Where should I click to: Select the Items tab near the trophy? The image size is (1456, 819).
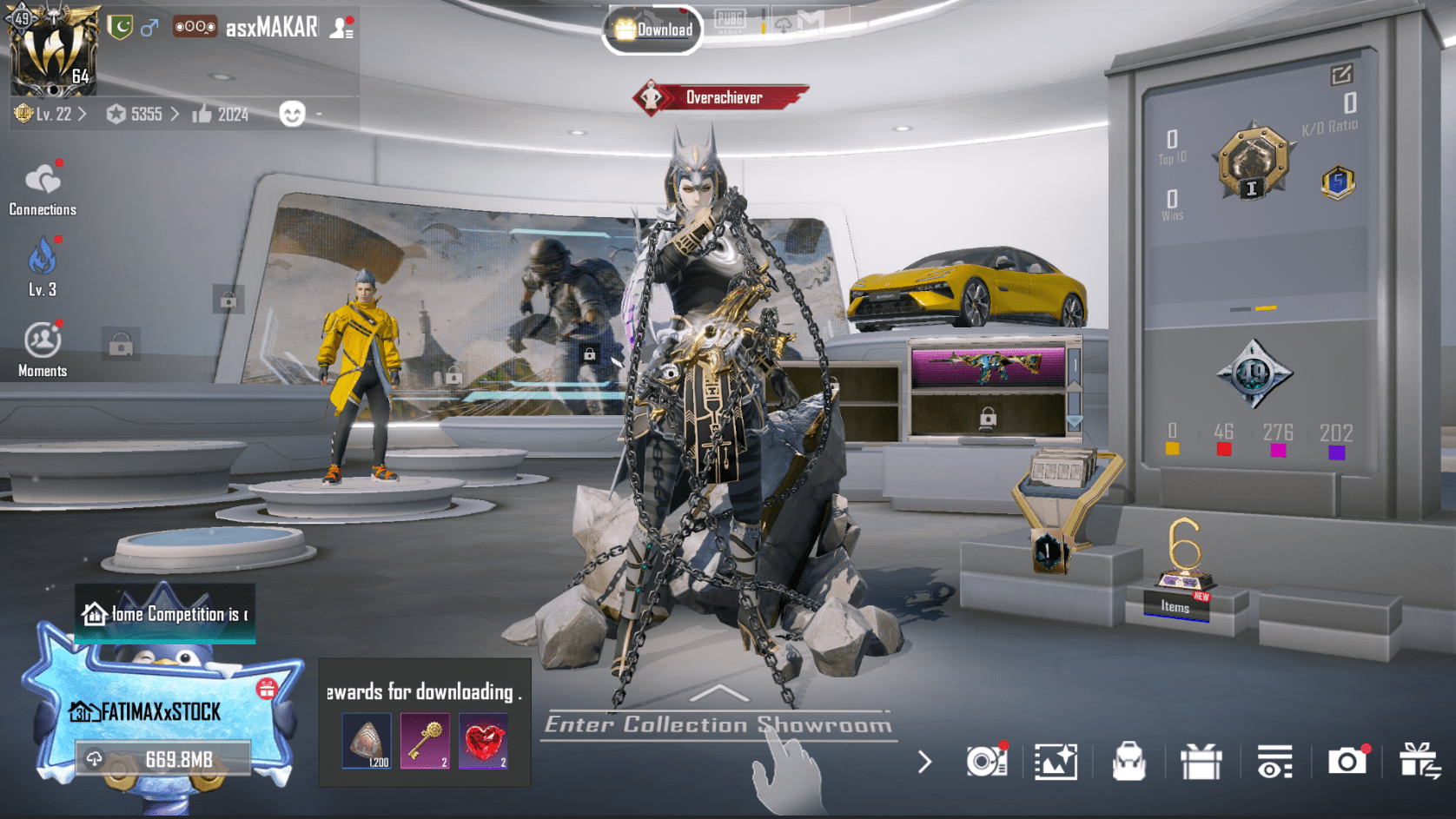(1174, 607)
